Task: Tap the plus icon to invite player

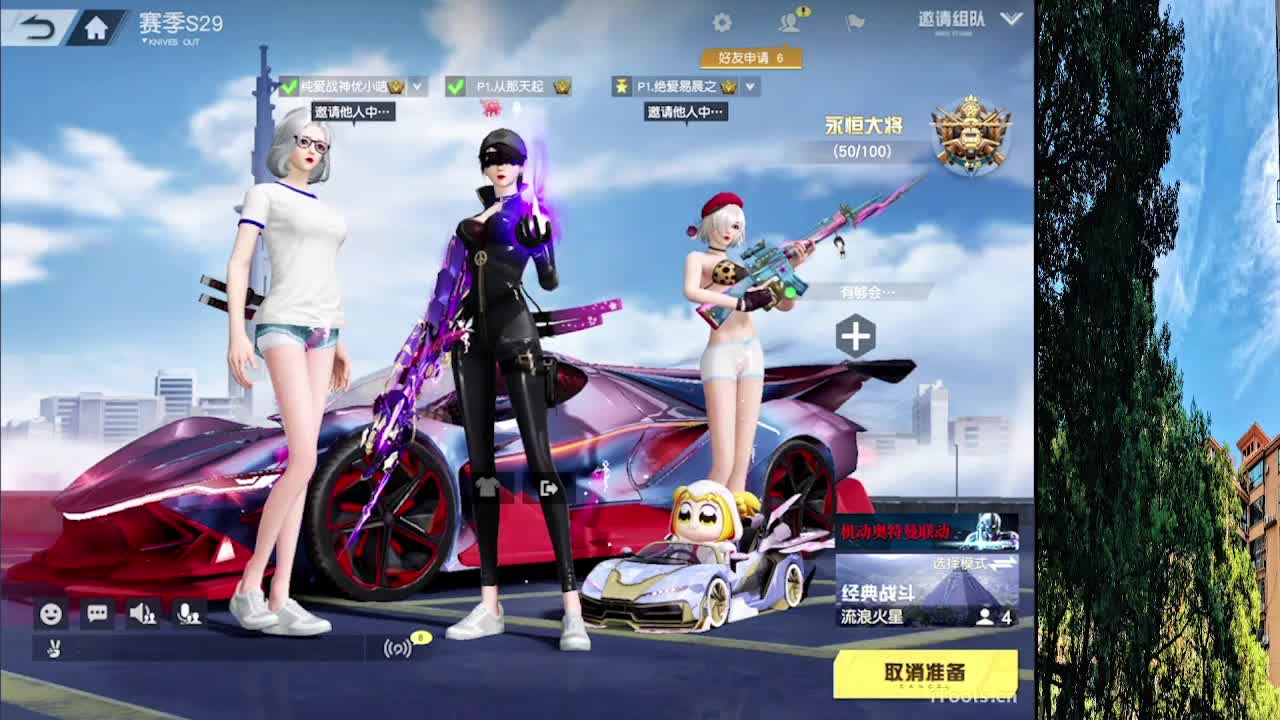Action: tap(853, 335)
